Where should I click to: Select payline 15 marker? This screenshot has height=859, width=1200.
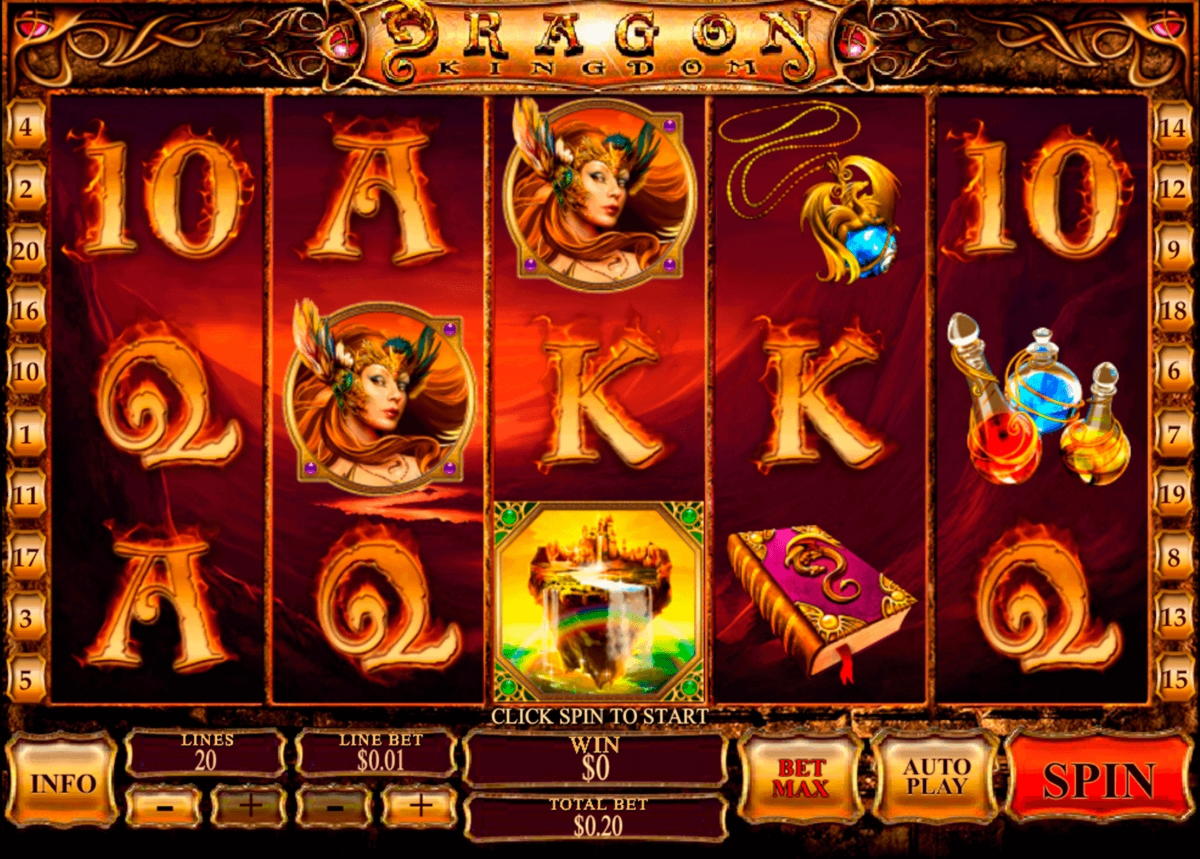[1173, 679]
